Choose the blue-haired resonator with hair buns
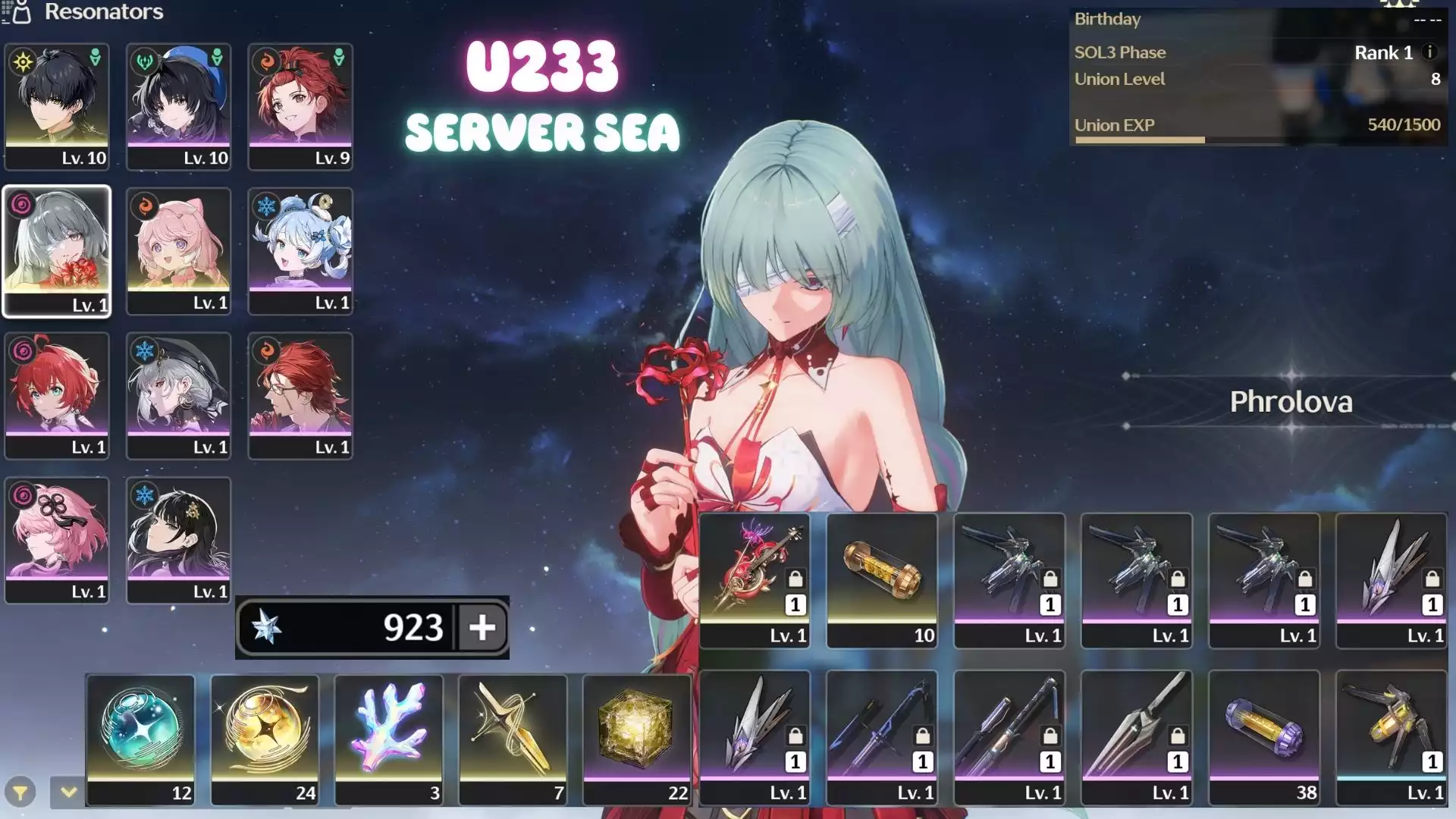The width and height of the screenshot is (1456, 819). [300, 250]
